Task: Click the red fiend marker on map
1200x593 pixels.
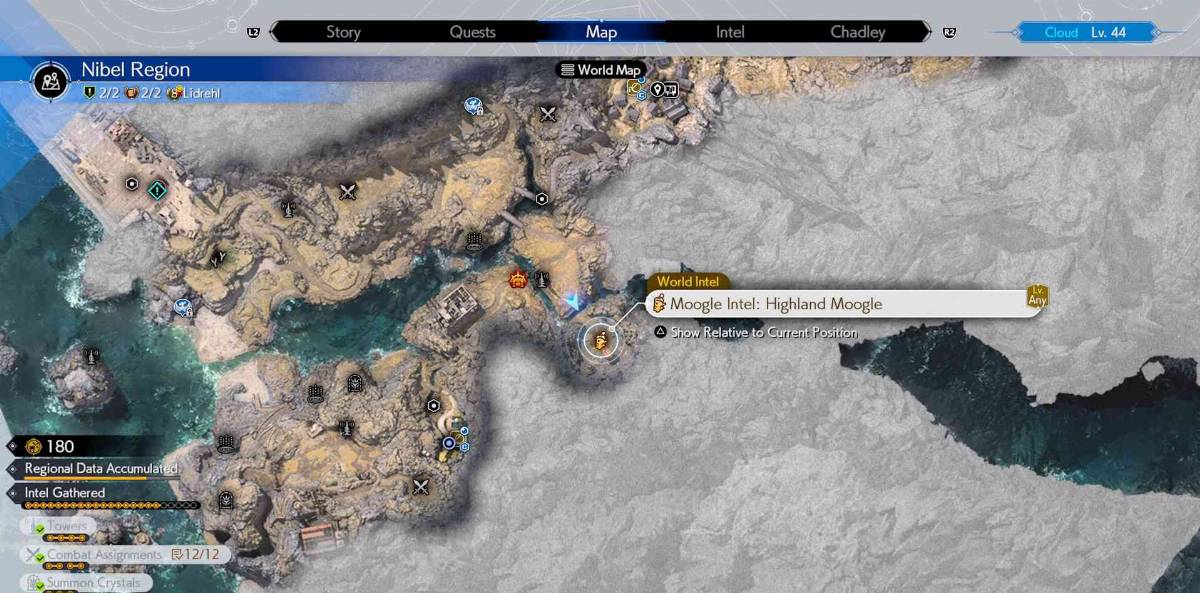Action: click(518, 279)
